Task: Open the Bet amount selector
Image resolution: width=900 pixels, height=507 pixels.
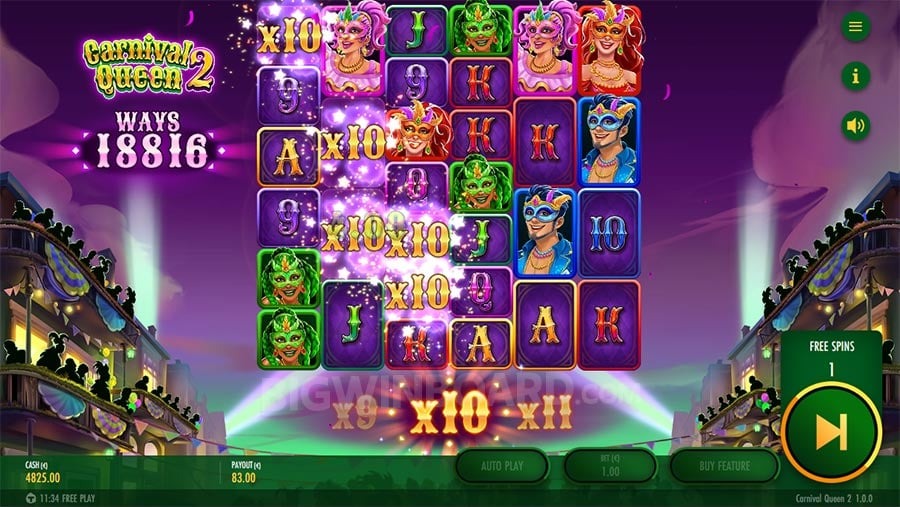Action: pos(610,466)
